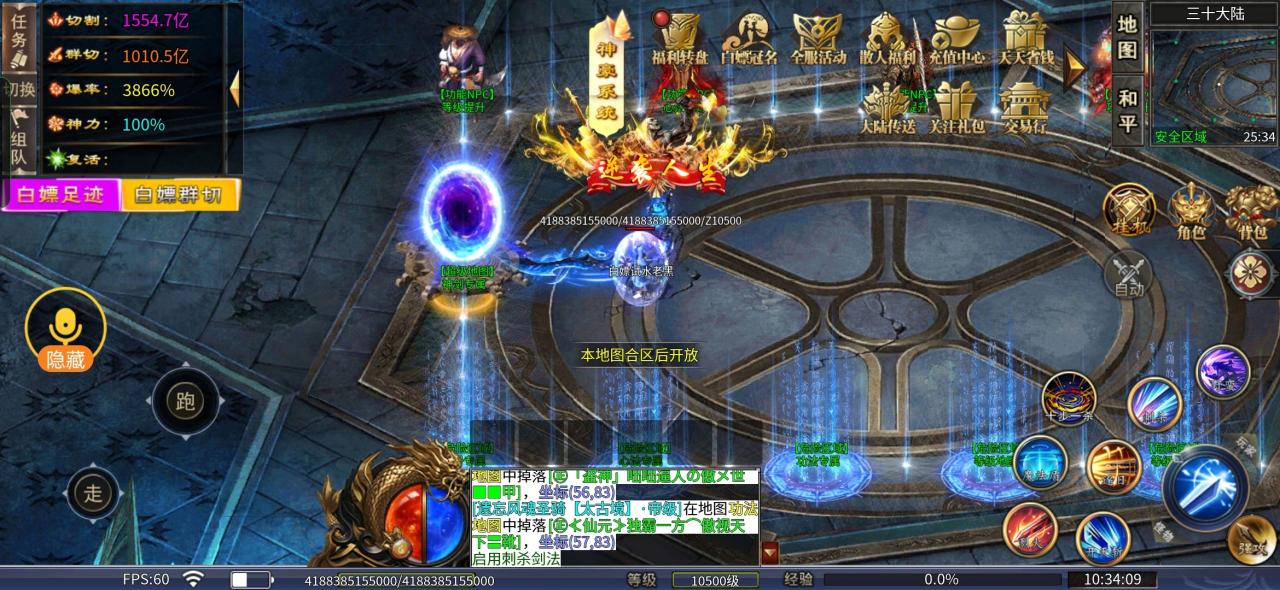This screenshot has width=1280, height=590.
Task: Open the 福利转盘 reward wheel
Action: tap(679, 40)
